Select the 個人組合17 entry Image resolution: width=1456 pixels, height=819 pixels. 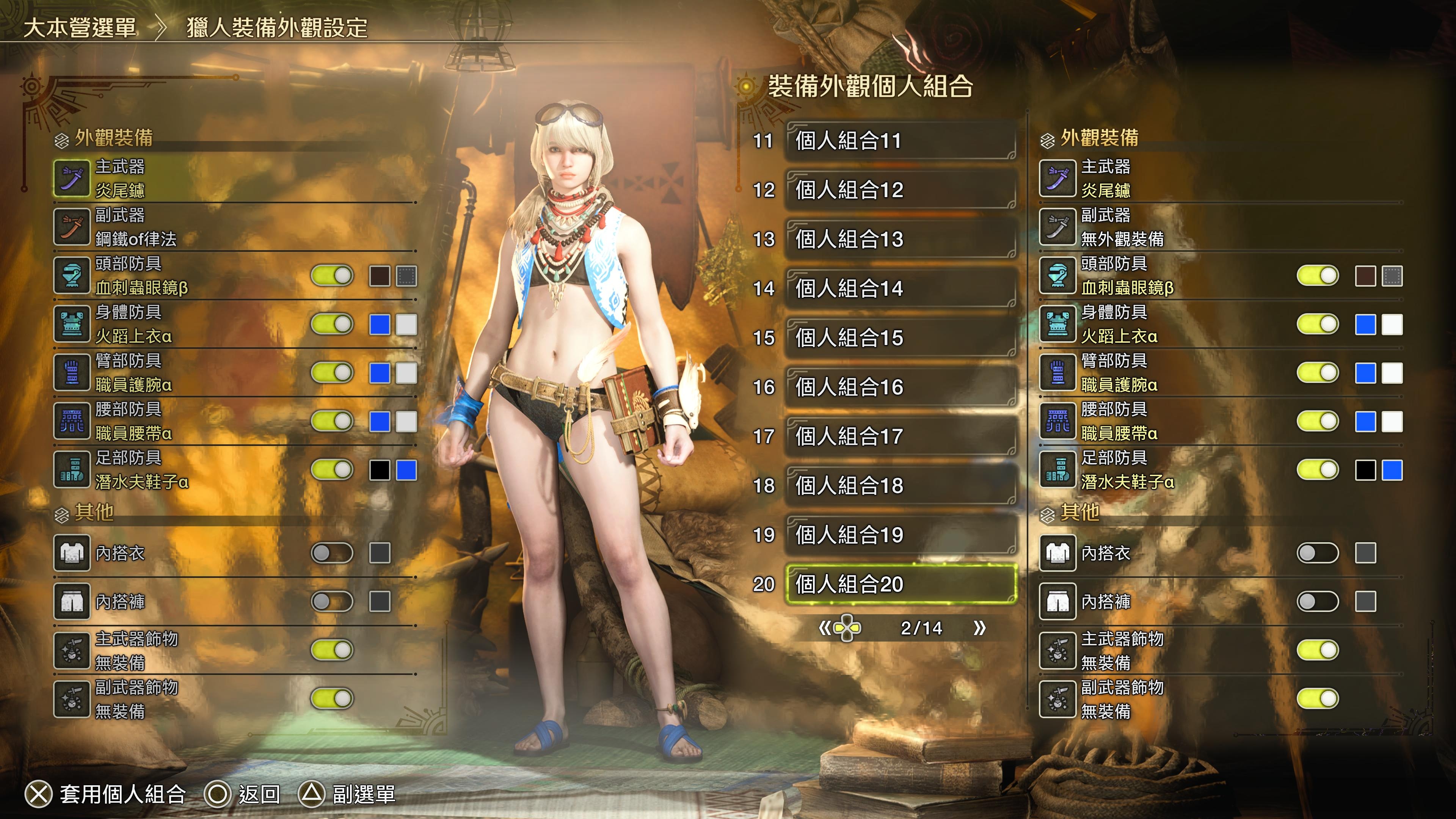[901, 436]
